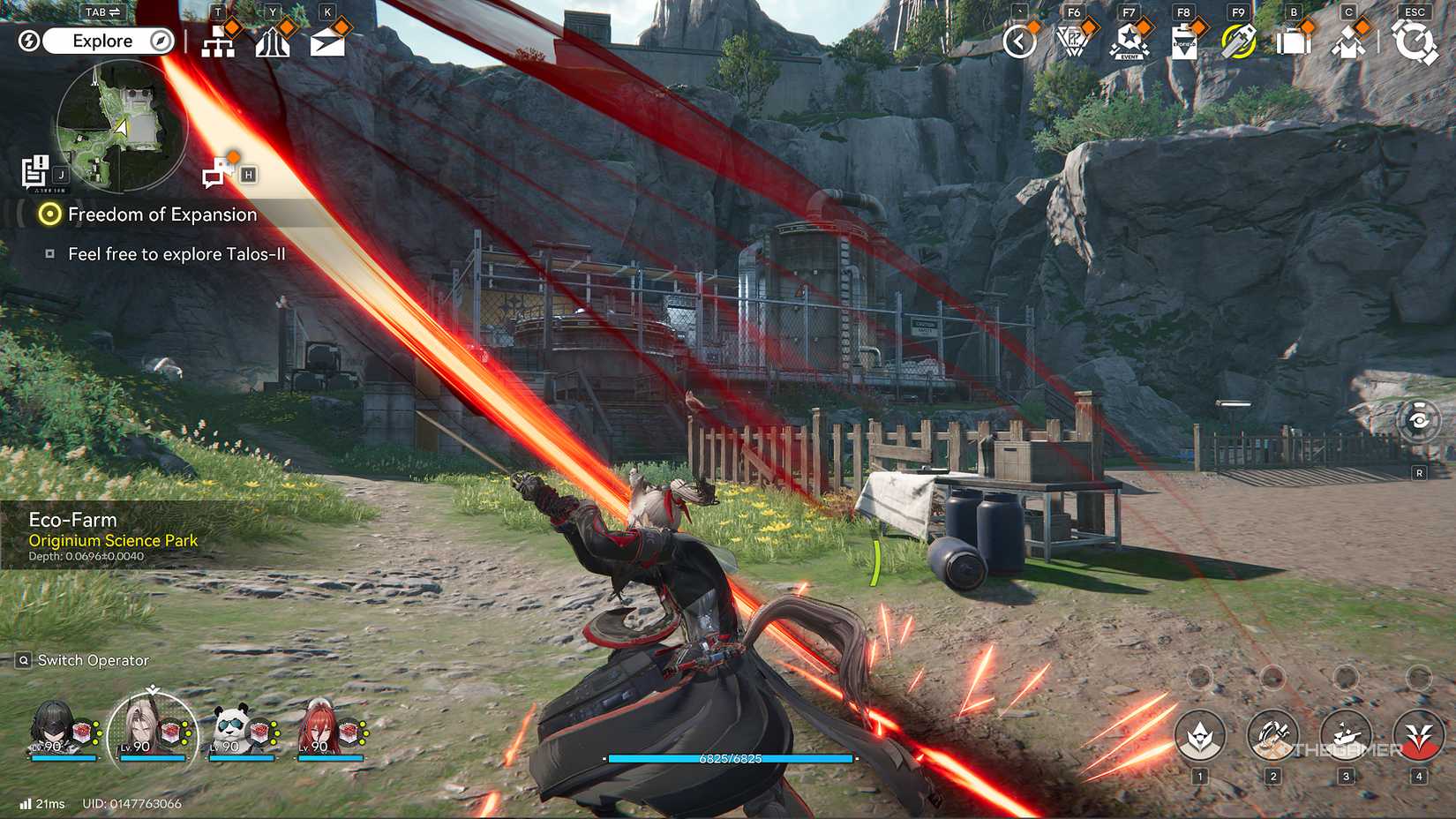Image resolution: width=1456 pixels, height=819 pixels.
Task: Open the battle pass clipboard icon at F8
Action: pyautogui.click(x=1185, y=40)
